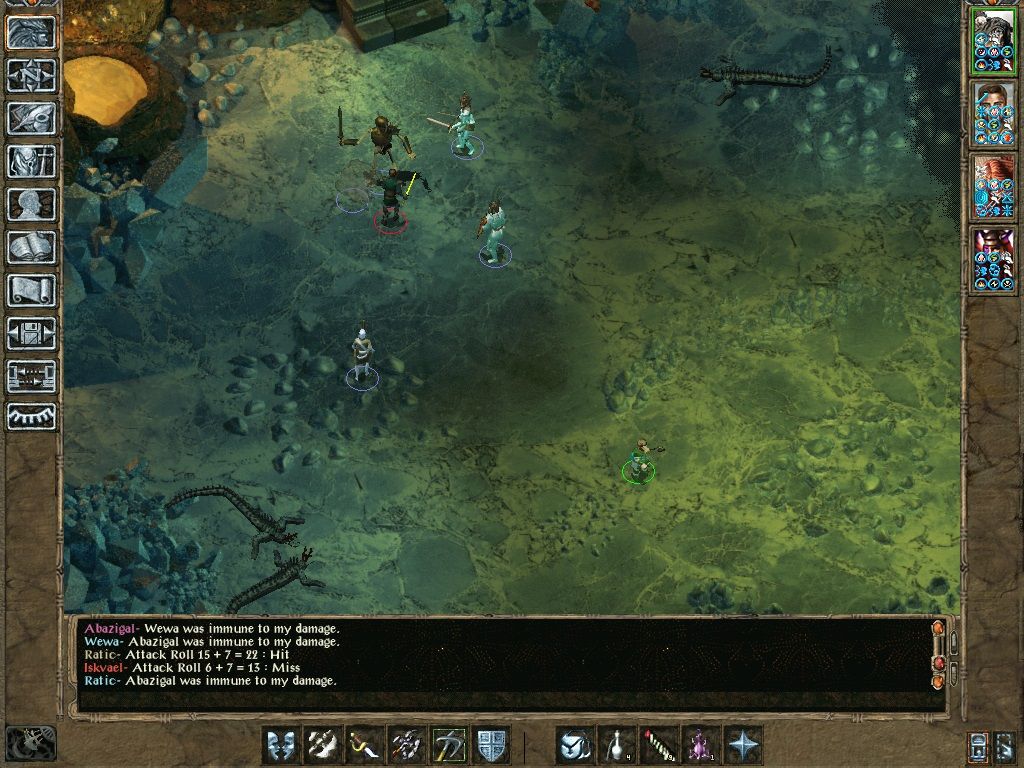The image size is (1024, 768).
Task: Activate the talk action with the twin masks icon
Action: 281,745
